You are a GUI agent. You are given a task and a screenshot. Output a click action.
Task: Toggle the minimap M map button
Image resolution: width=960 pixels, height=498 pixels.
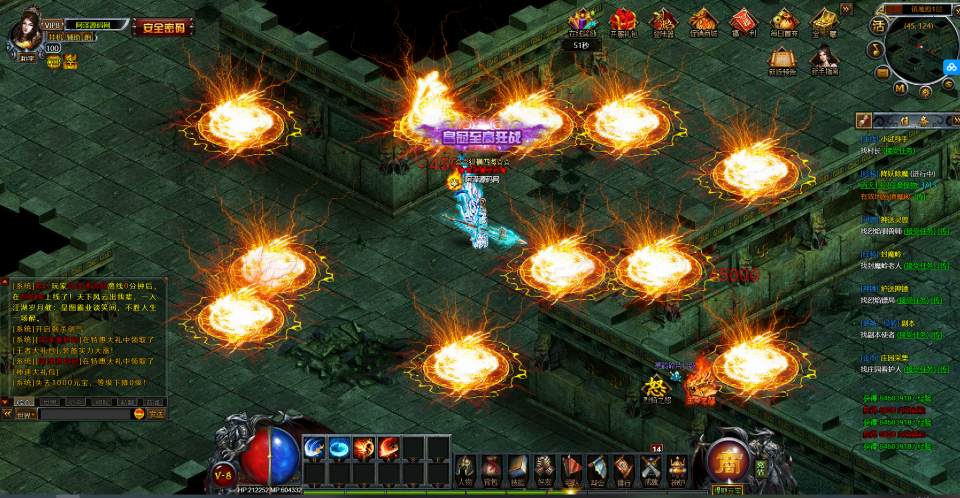[900, 89]
